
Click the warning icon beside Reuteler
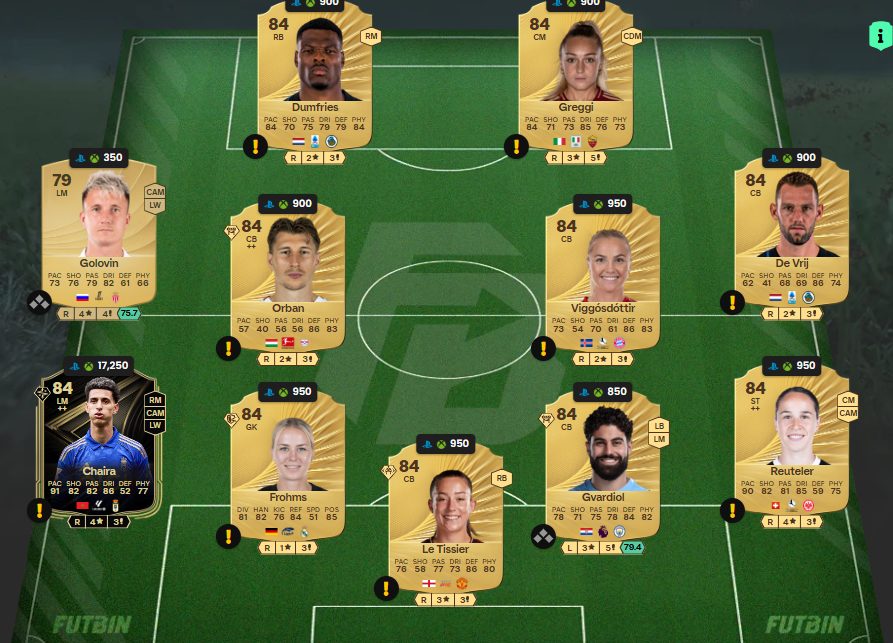pos(732,511)
